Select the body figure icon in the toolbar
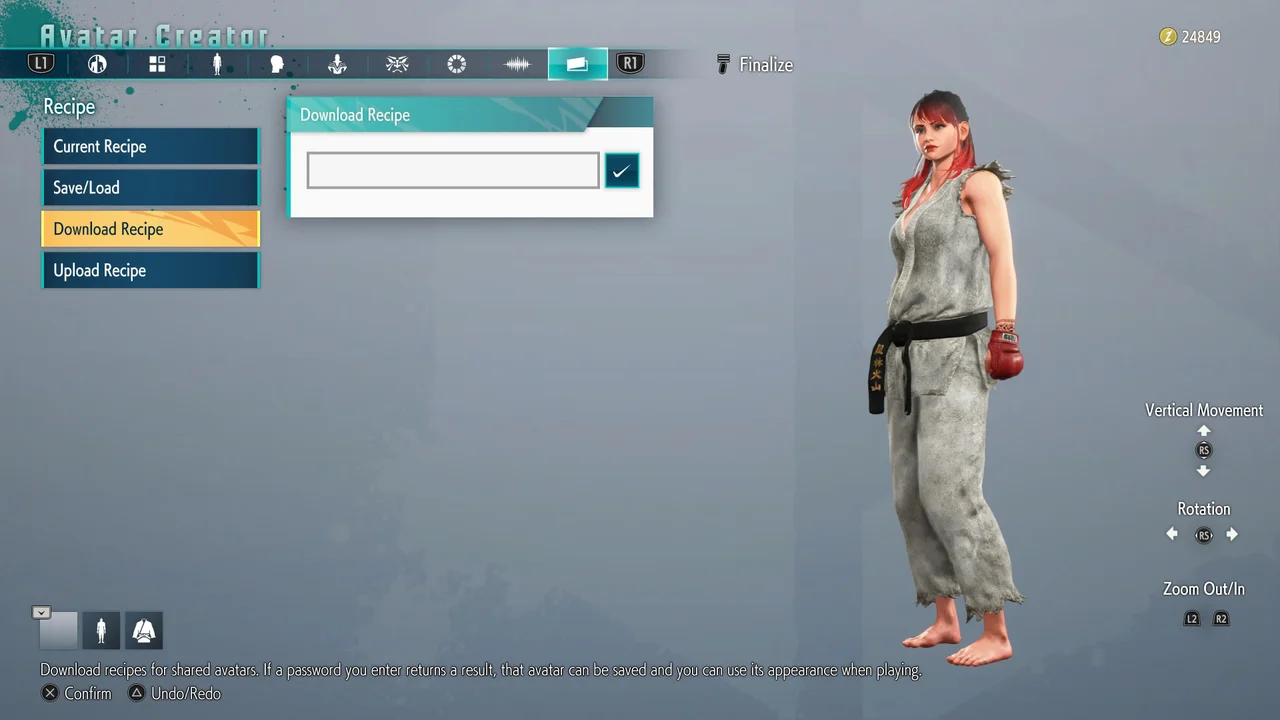The image size is (1280, 720). click(x=217, y=64)
